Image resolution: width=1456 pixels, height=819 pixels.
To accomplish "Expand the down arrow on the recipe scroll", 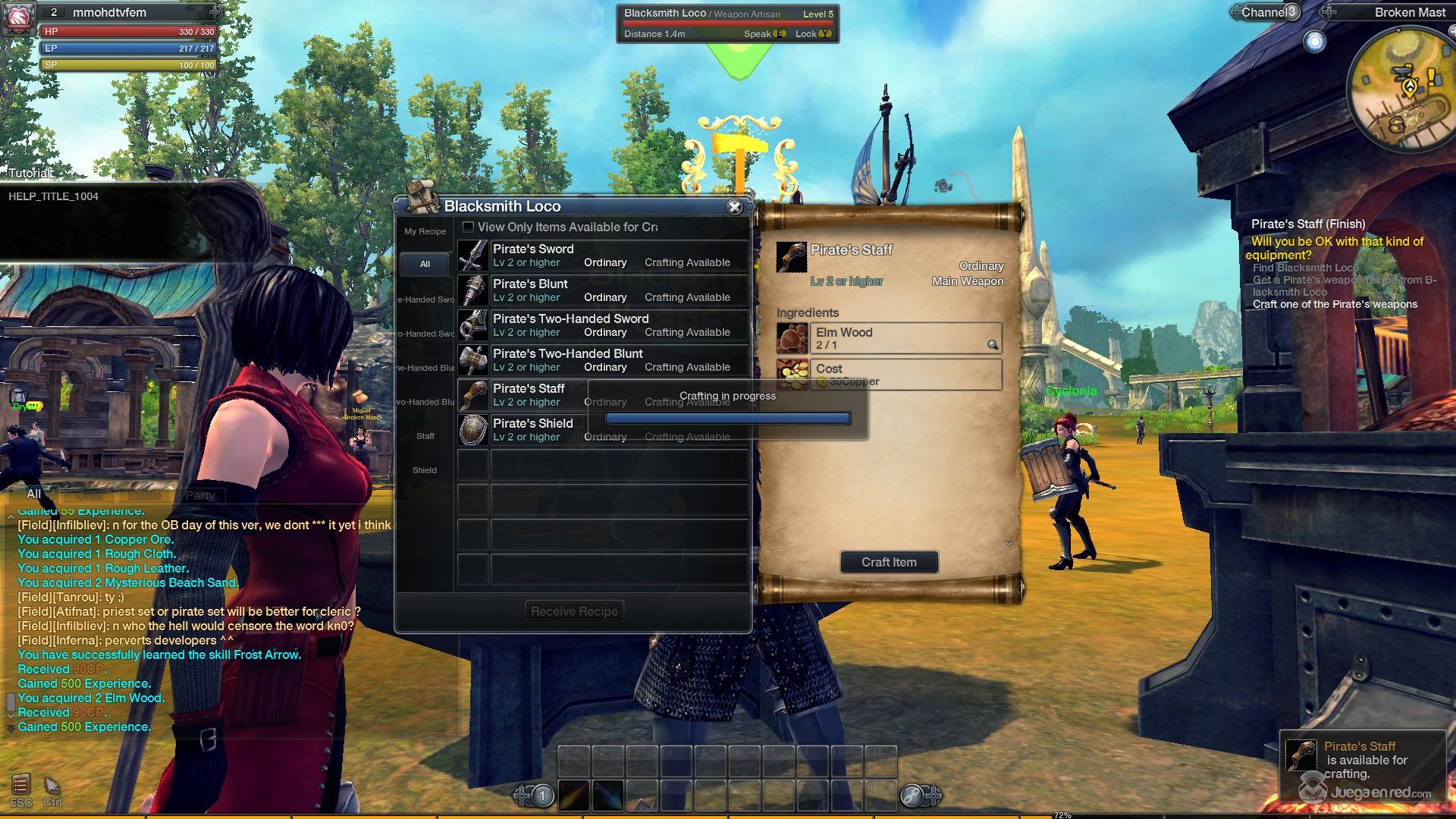I will (1009, 543).
